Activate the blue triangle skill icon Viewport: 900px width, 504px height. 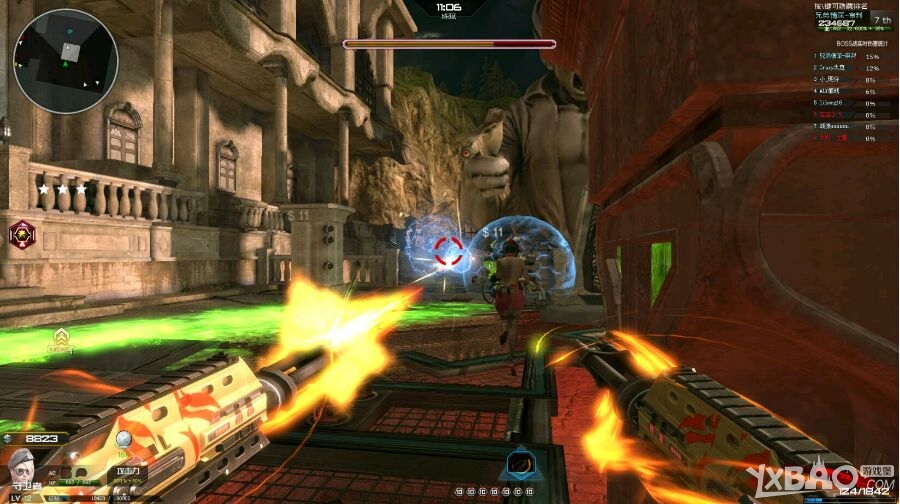tap(518, 463)
